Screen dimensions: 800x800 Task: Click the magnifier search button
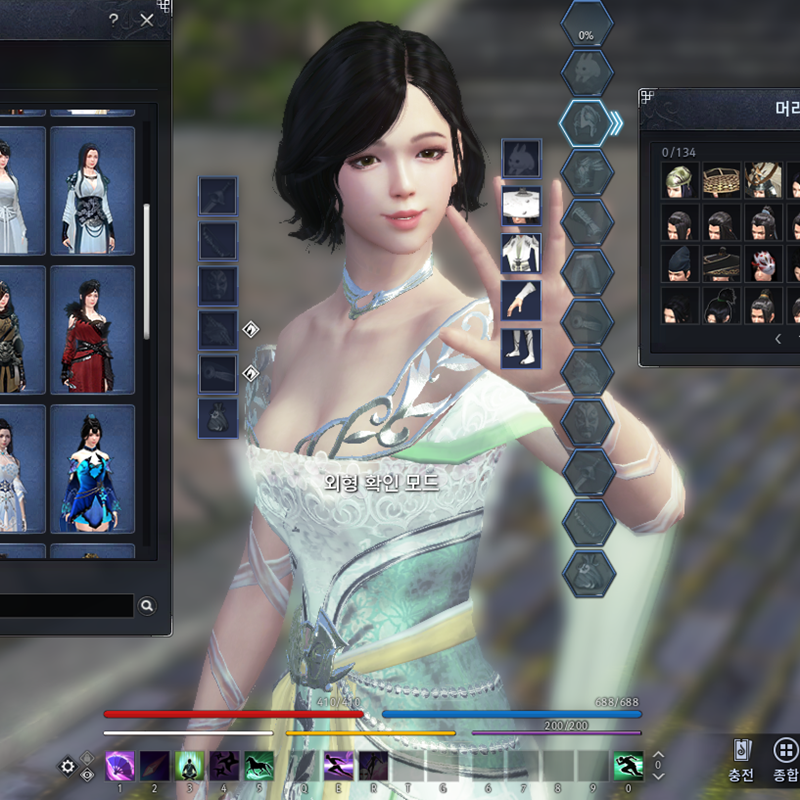tap(147, 605)
